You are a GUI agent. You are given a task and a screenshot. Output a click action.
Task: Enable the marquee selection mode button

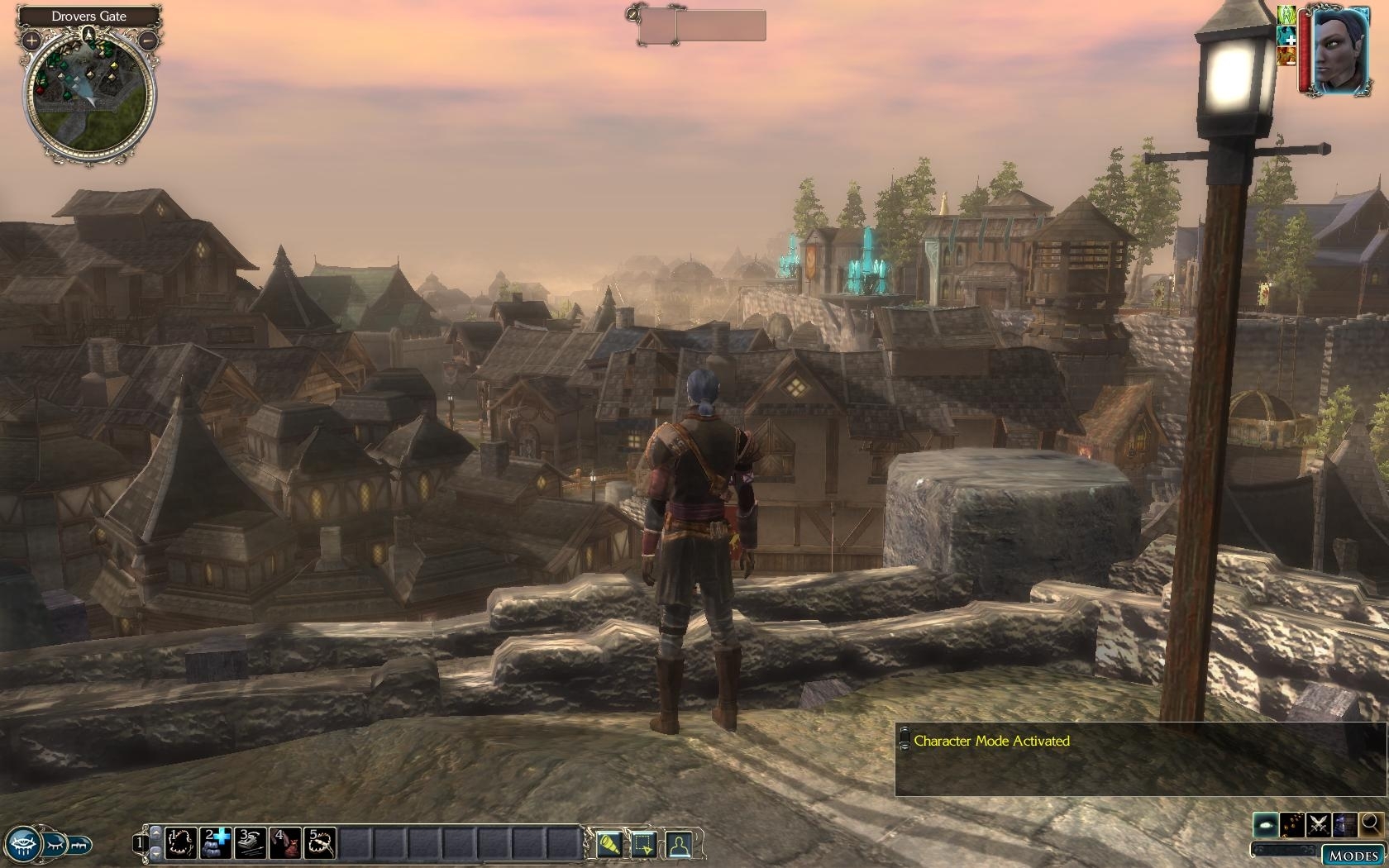644,844
